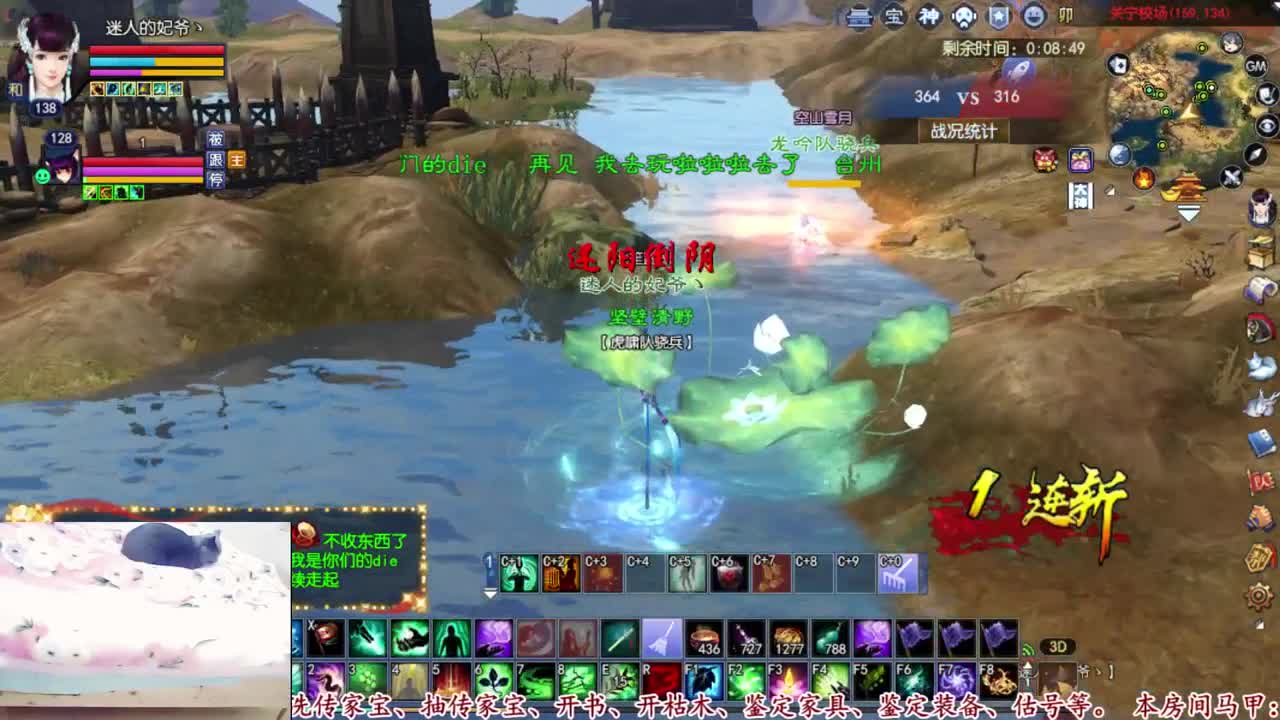Open the 战况统计 battle statistics panel
The width and height of the screenshot is (1280, 720).
pyautogui.click(x=965, y=130)
